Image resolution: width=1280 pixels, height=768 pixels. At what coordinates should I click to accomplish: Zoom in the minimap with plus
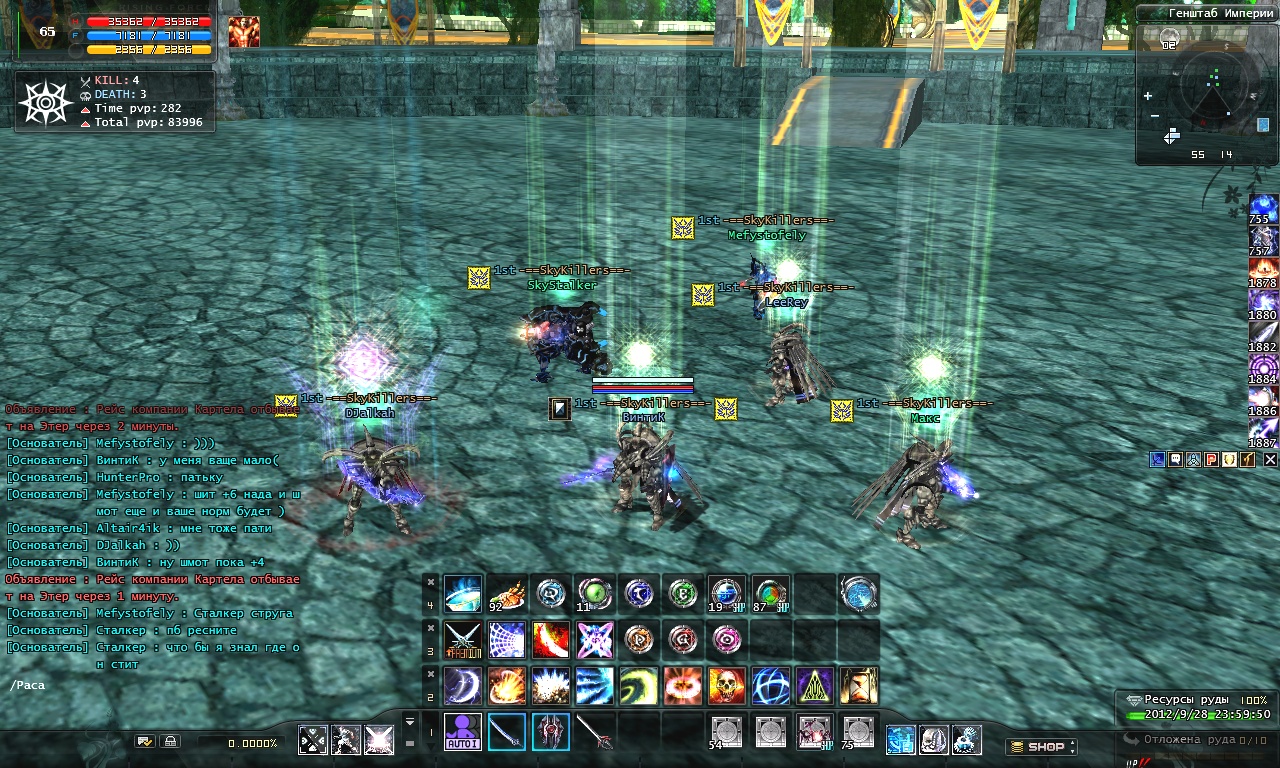[1148, 96]
